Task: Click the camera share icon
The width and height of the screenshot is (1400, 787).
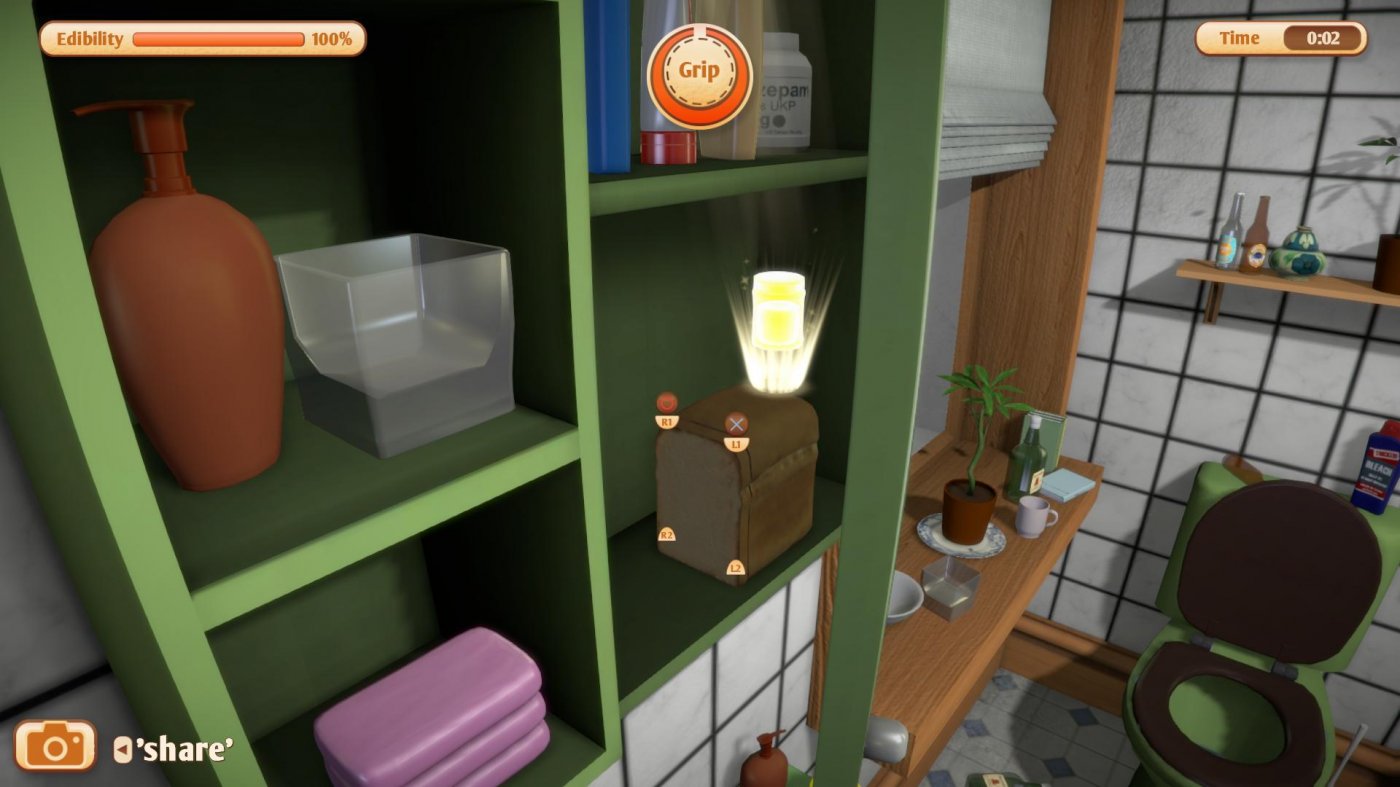Action: 58,746
